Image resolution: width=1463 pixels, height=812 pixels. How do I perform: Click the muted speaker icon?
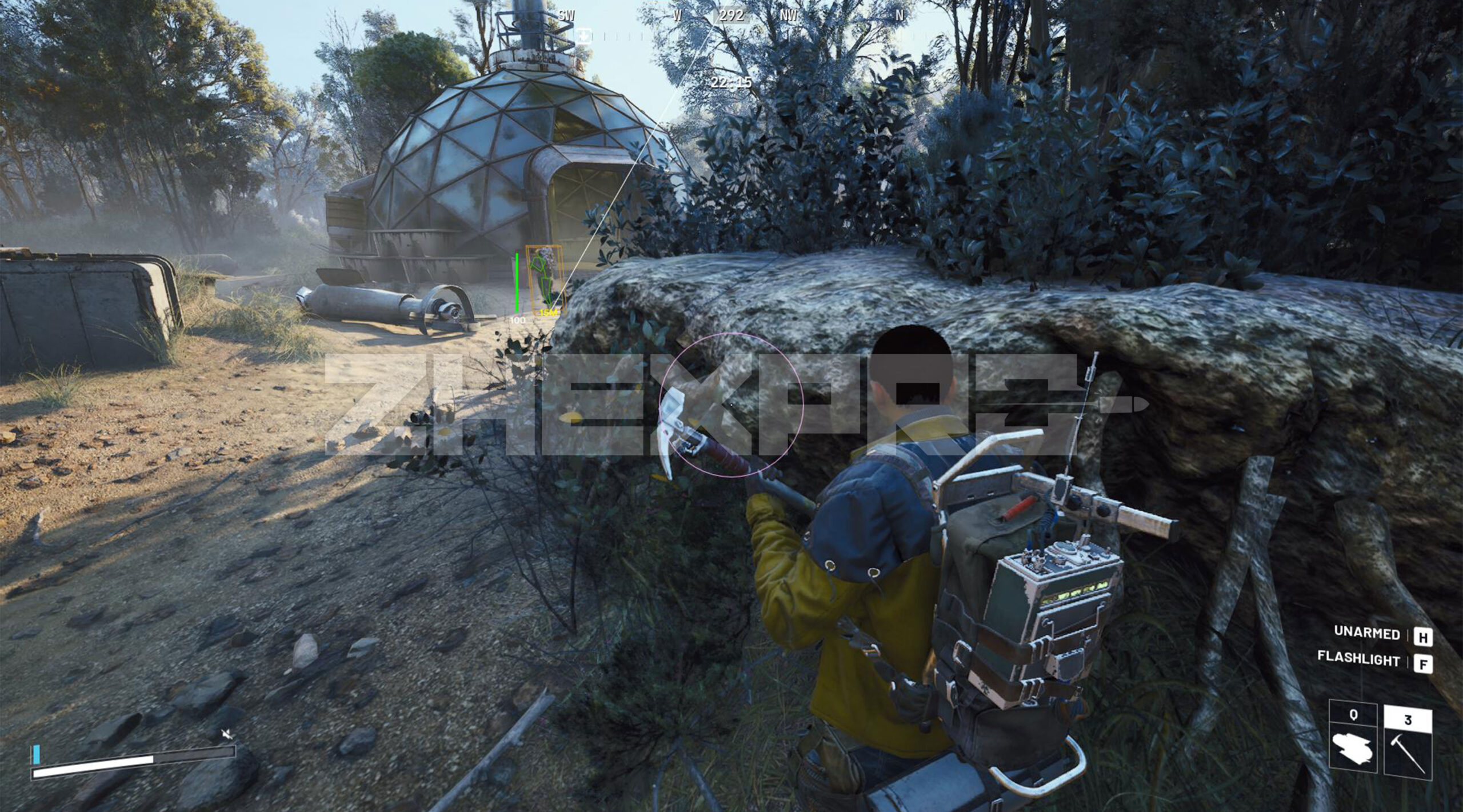coord(227,734)
